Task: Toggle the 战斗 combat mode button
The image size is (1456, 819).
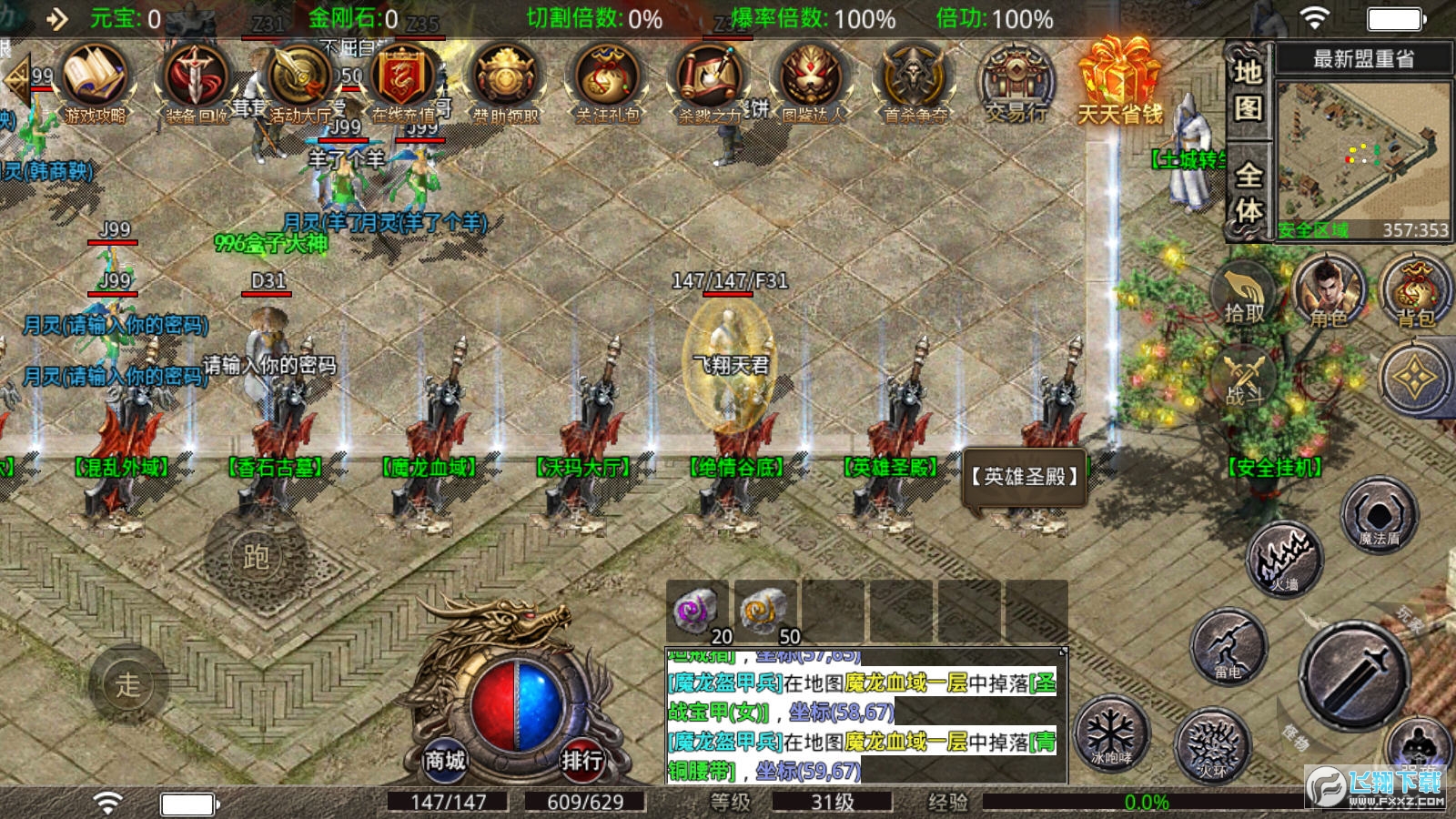Action: (x=1245, y=378)
